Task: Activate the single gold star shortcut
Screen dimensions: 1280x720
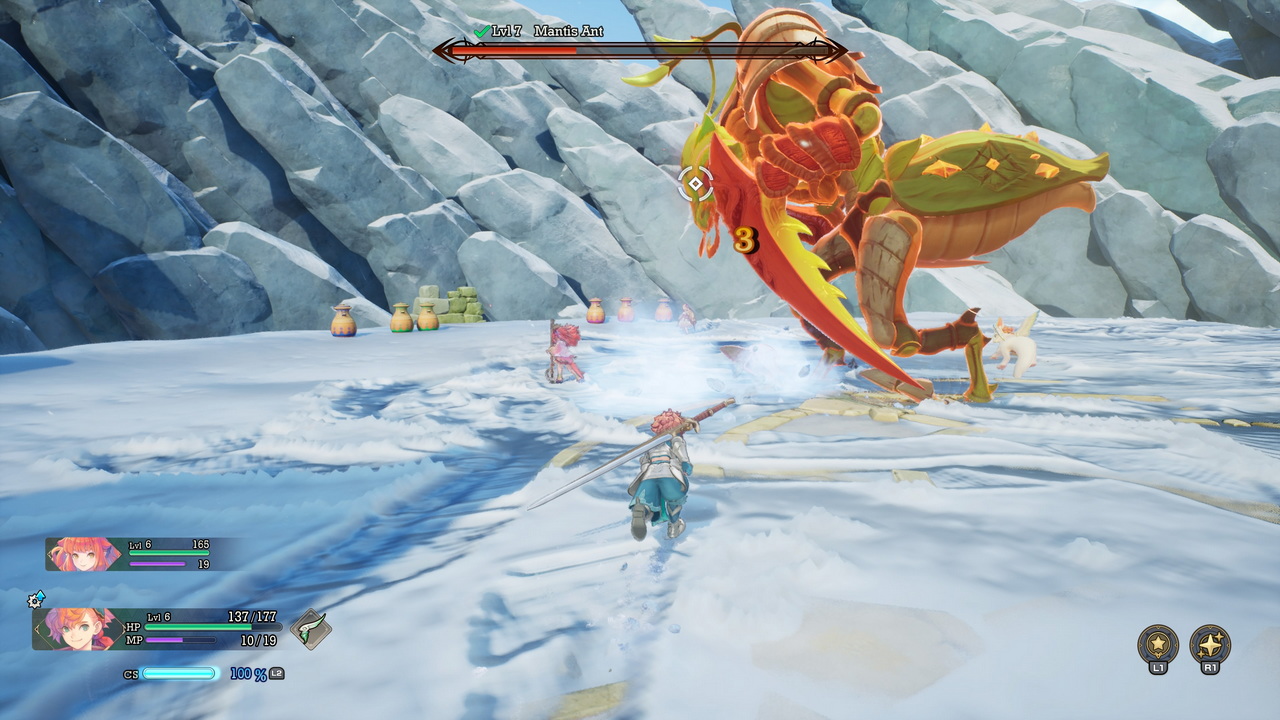Action: [x=1158, y=643]
